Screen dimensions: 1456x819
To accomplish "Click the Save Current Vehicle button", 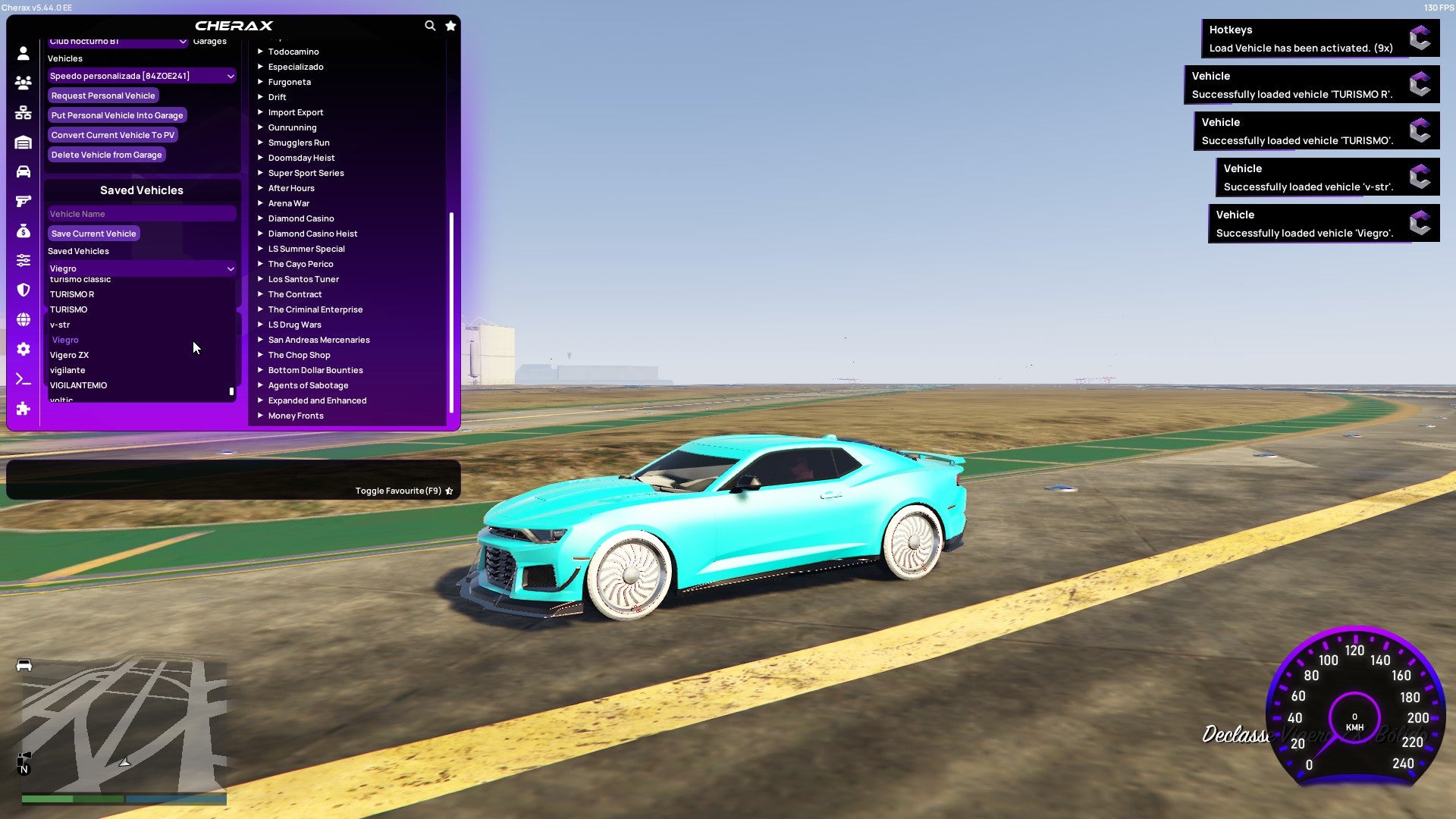I will [x=93, y=234].
